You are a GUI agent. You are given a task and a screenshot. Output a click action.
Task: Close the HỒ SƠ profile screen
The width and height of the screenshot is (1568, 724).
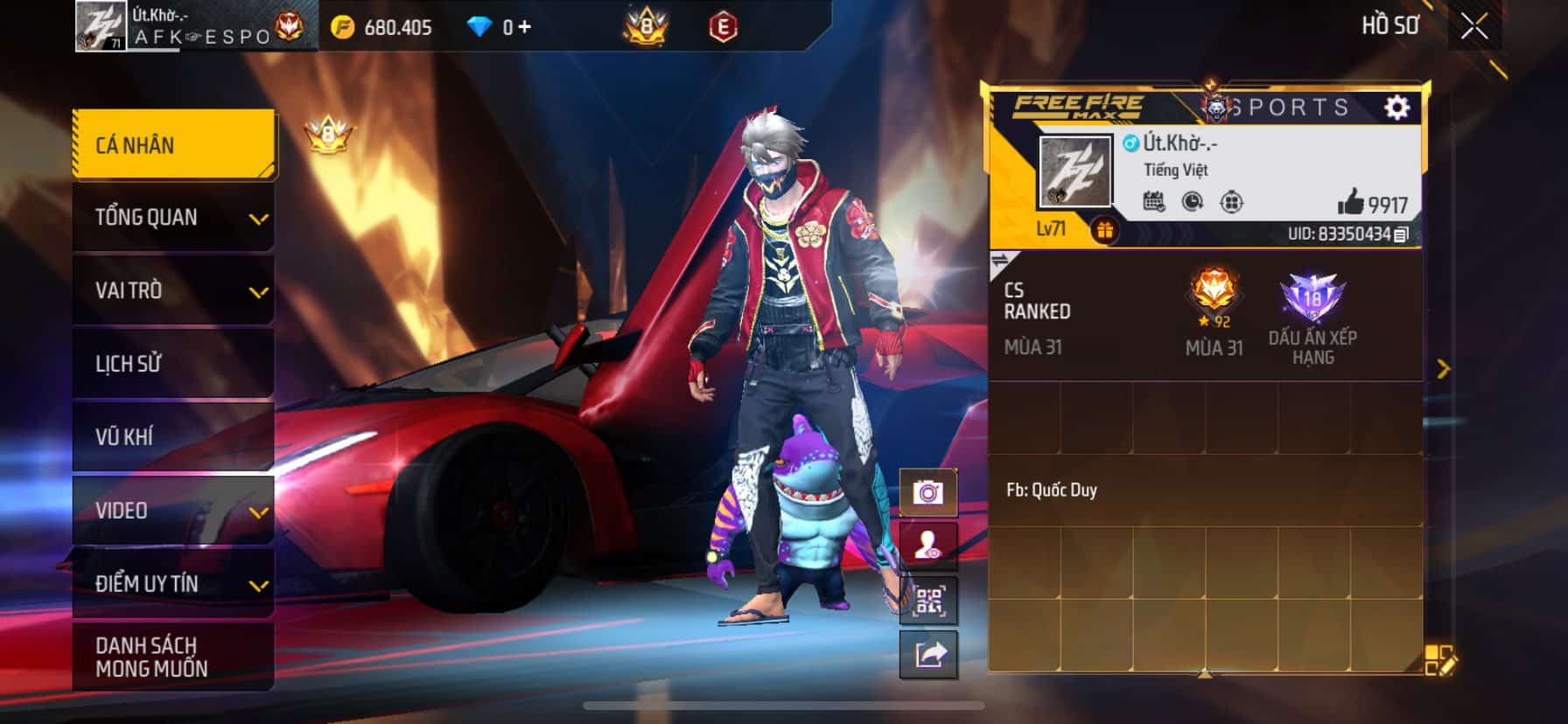pyautogui.click(x=1474, y=27)
